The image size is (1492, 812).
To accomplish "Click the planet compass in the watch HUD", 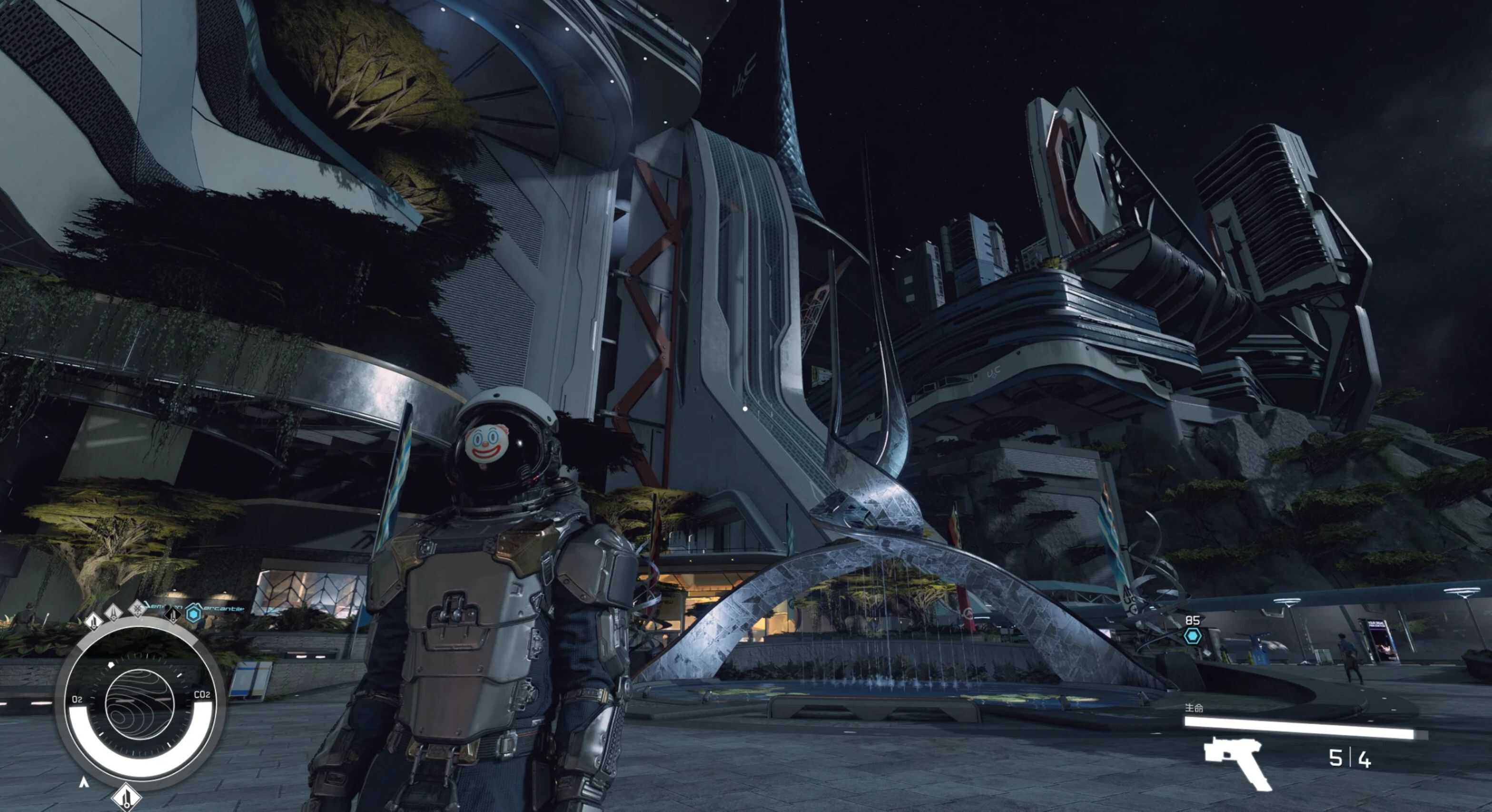I will 139,704.
